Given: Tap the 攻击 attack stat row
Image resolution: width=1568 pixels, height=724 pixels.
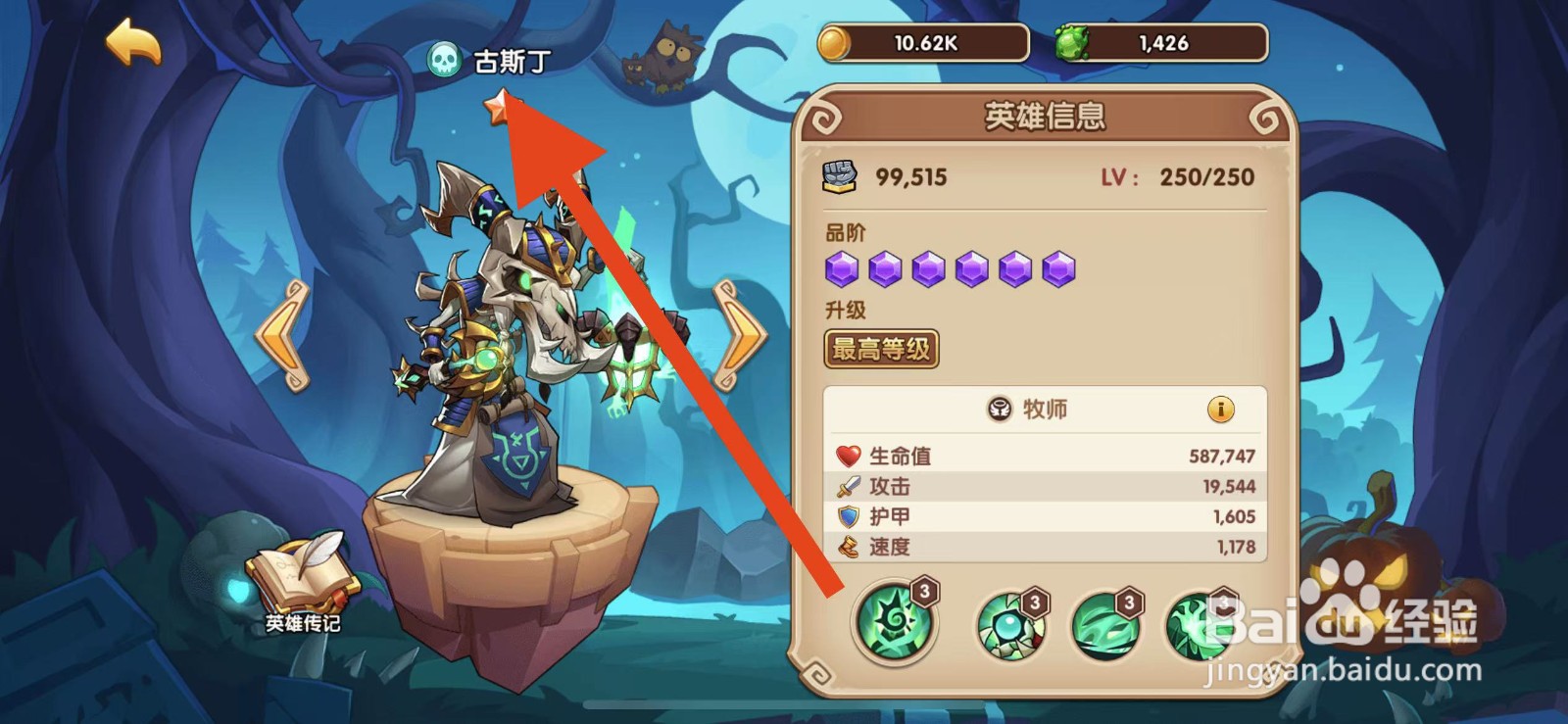Looking at the screenshot, I should coord(1045,485).
